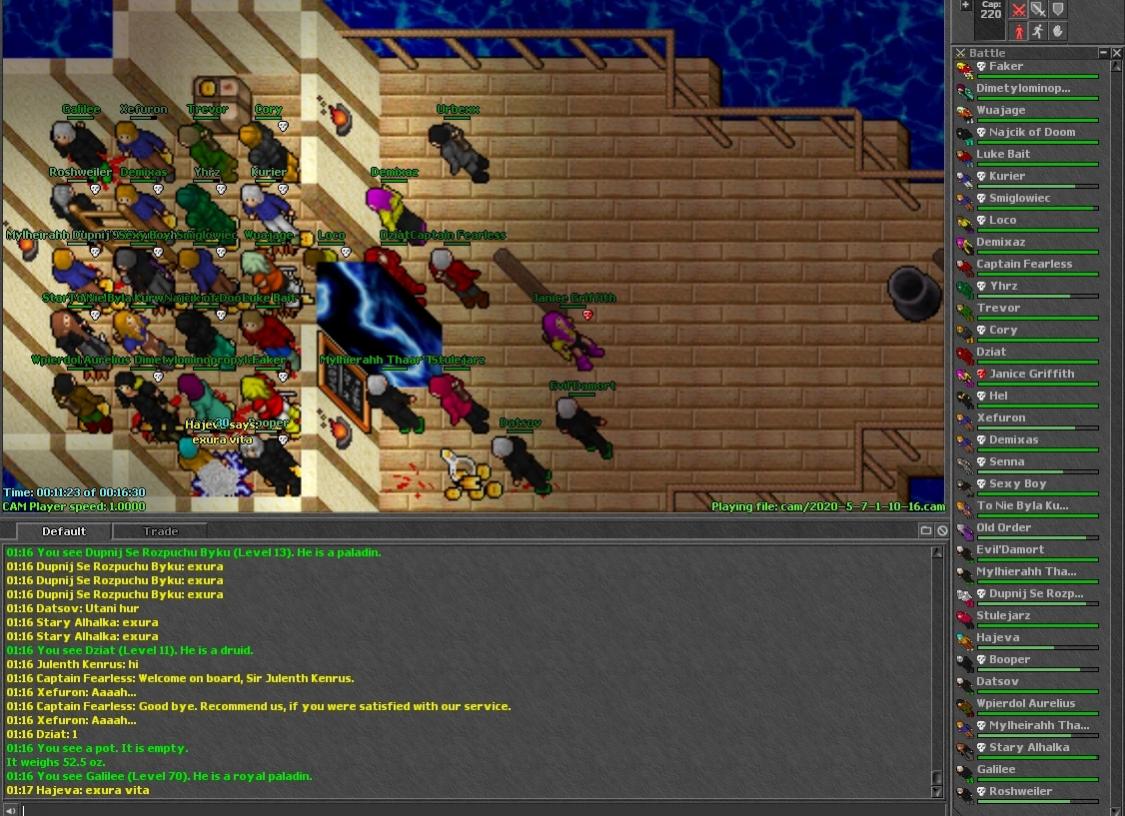Viewport: 1125px width, 816px height.
Task: Expand the plus button beside Cap
Action: click(965, 6)
